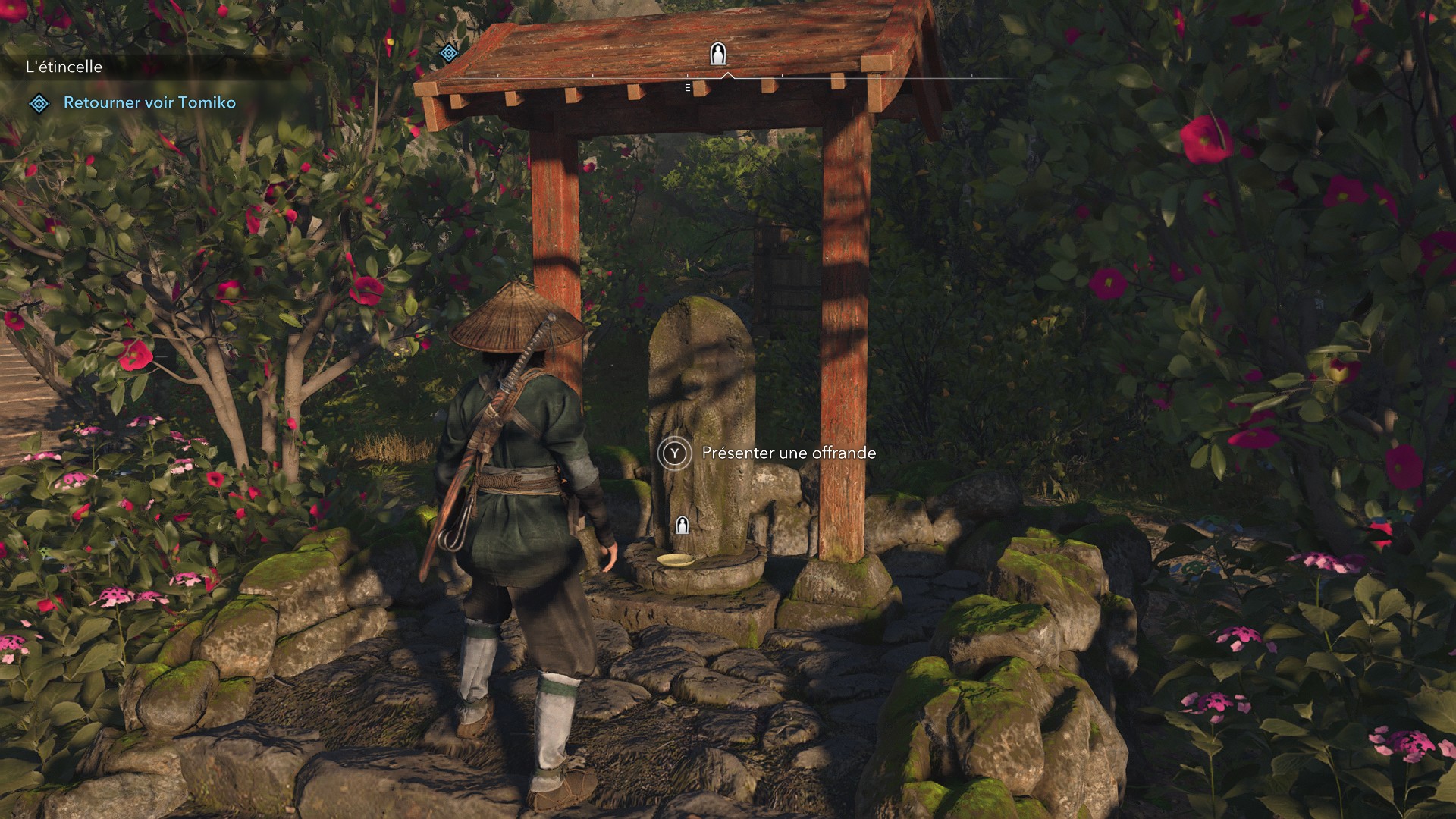Enable the compass E cardinal indicator
This screenshot has width=1456, height=819.
686,87
